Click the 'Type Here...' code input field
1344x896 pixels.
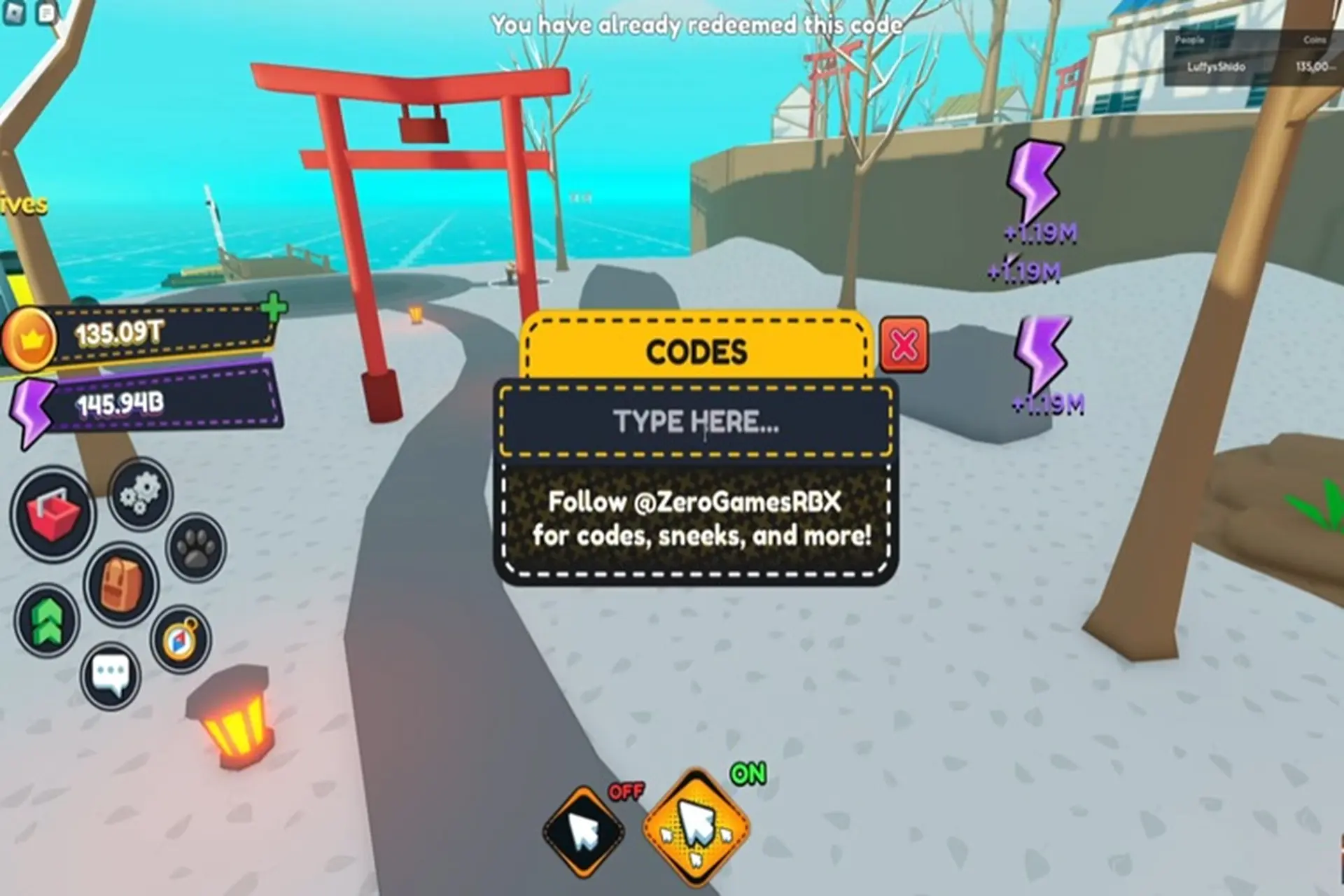[x=696, y=422]
